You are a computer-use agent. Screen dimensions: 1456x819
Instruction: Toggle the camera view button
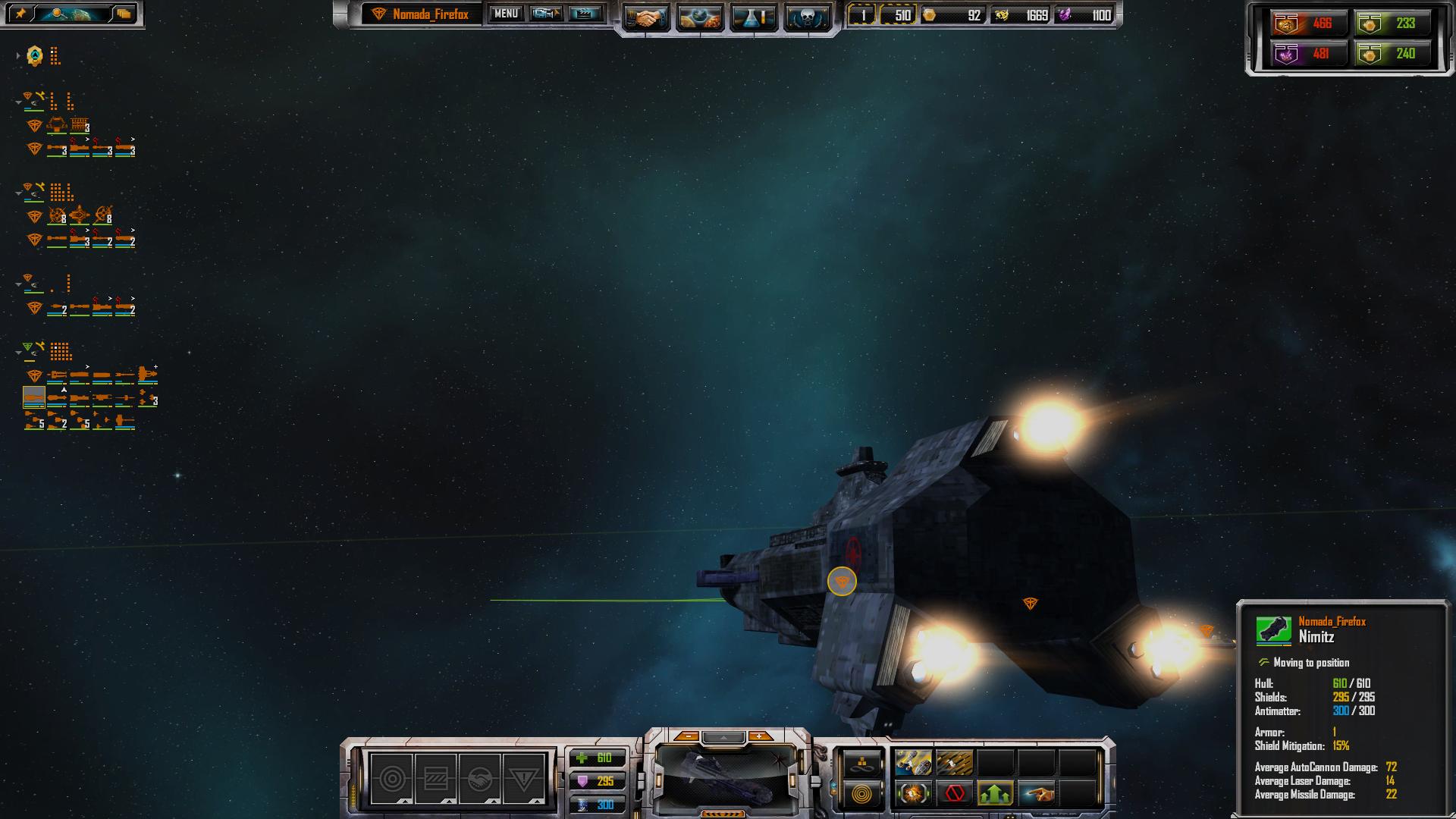coord(546,14)
